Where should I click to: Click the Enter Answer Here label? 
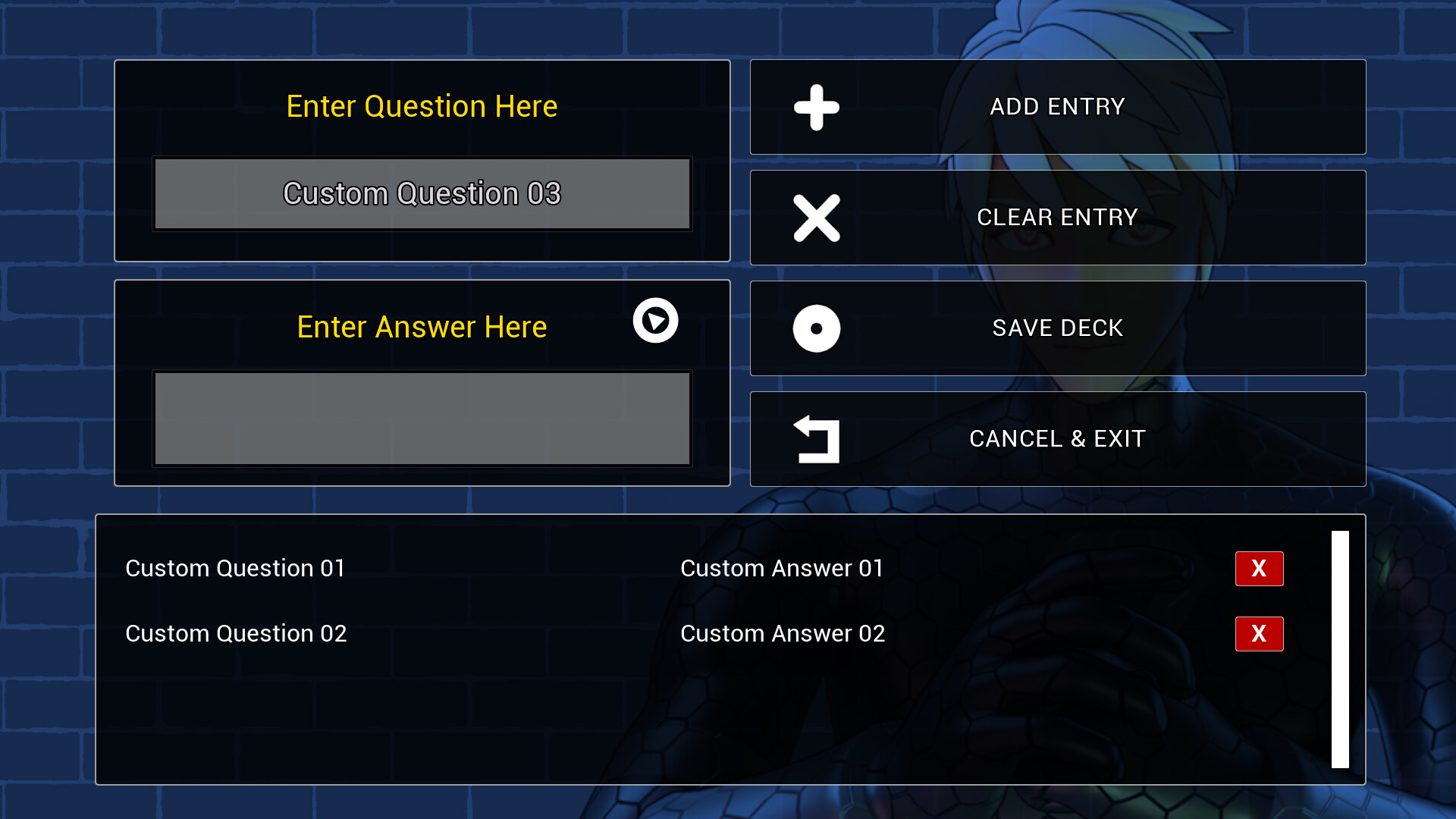pos(422,327)
